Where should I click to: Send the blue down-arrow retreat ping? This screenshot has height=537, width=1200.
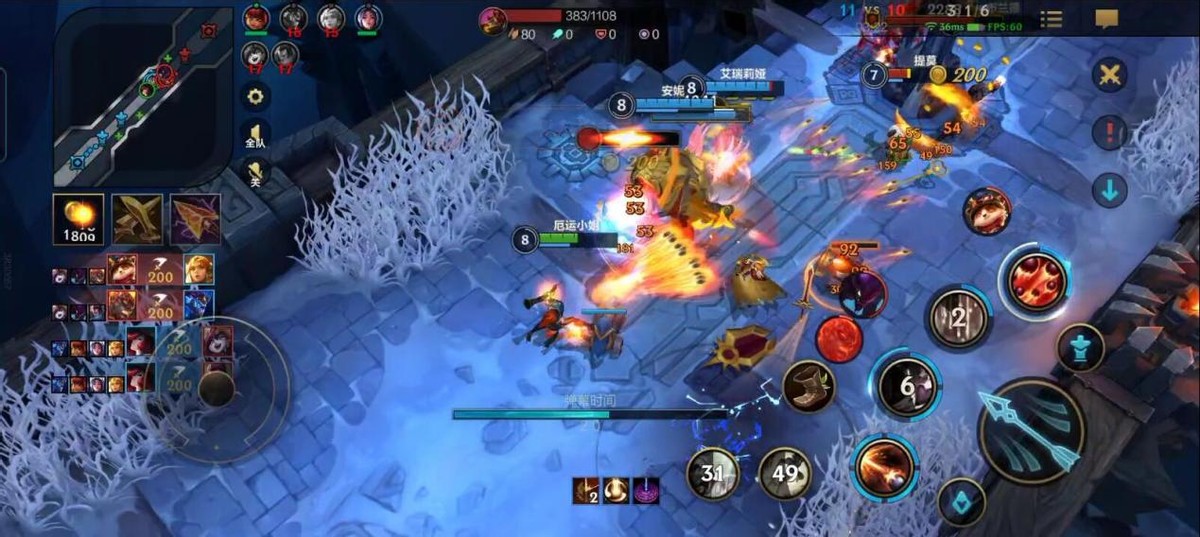click(x=1109, y=189)
